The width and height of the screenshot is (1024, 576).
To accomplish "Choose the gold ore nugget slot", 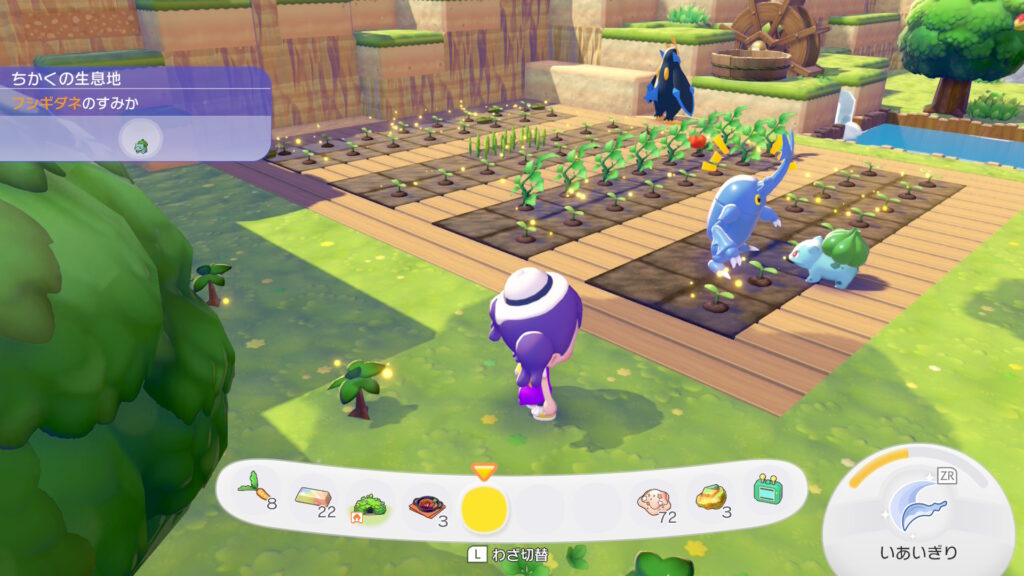I will [711, 497].
